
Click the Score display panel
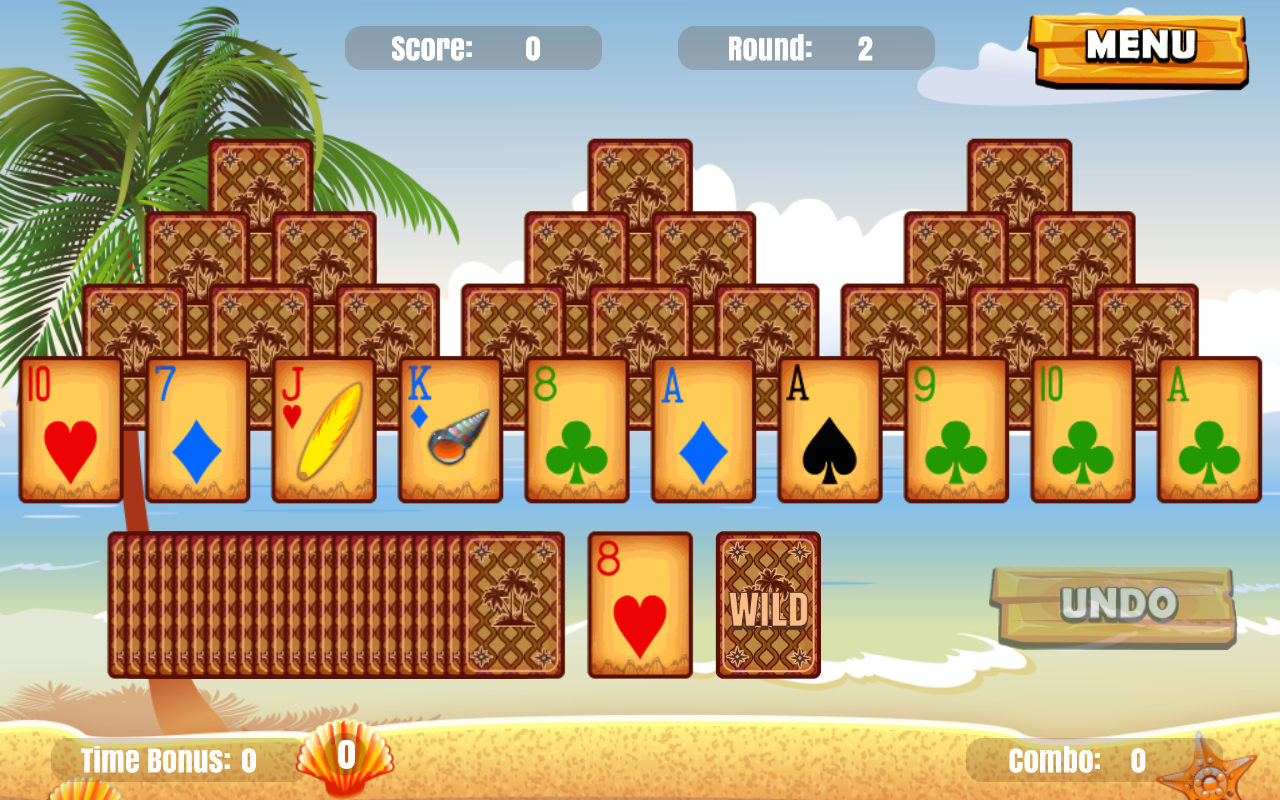click(x=473, y=47)
